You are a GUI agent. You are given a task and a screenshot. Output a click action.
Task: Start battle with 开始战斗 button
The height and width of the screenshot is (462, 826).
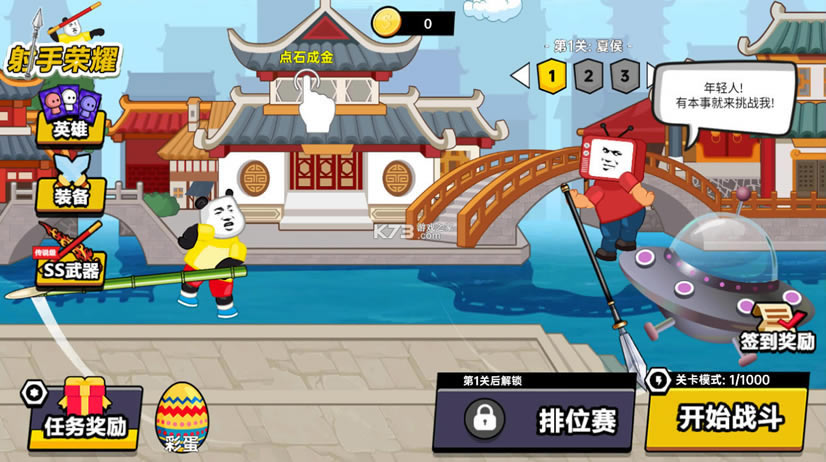pos(727,416)
